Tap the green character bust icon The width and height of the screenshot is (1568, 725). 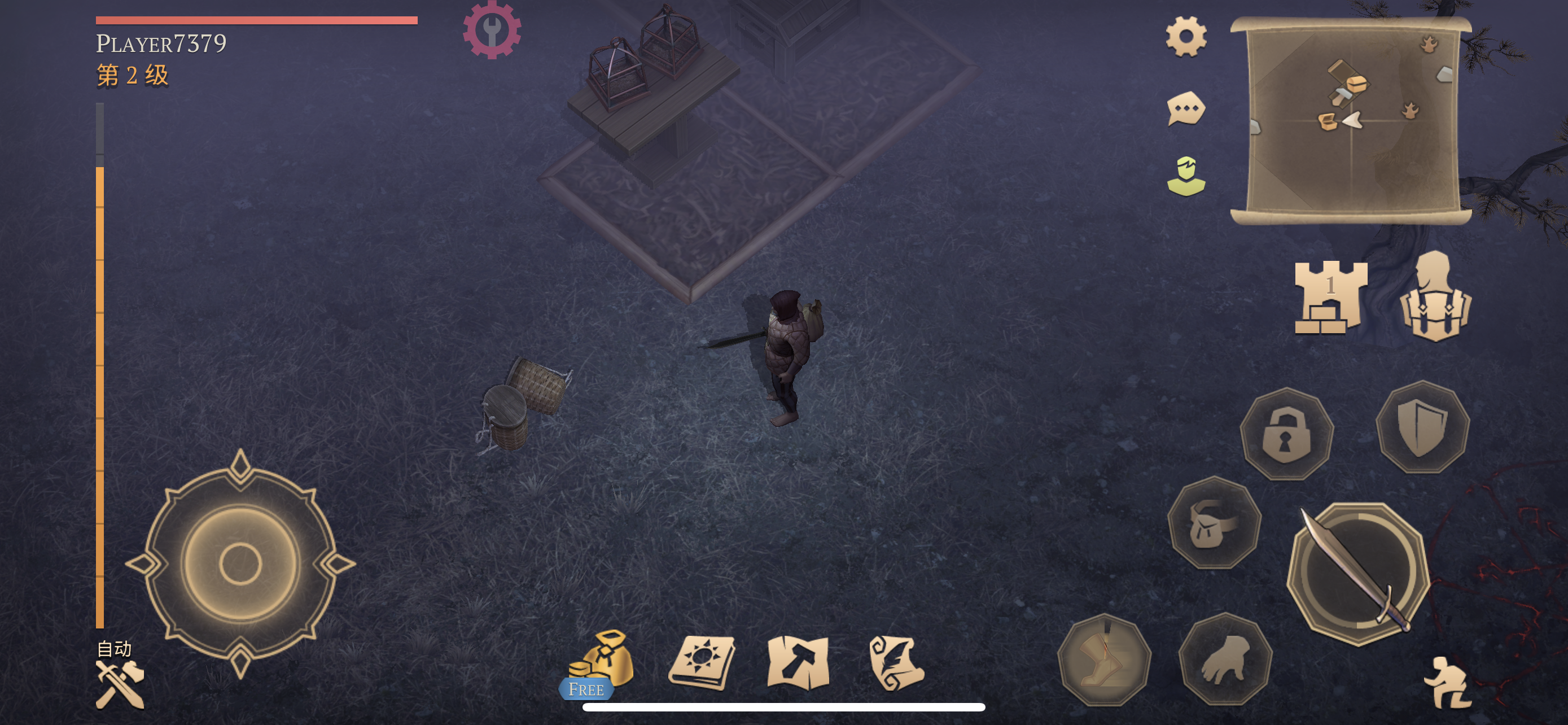(x=1186, y=177)
